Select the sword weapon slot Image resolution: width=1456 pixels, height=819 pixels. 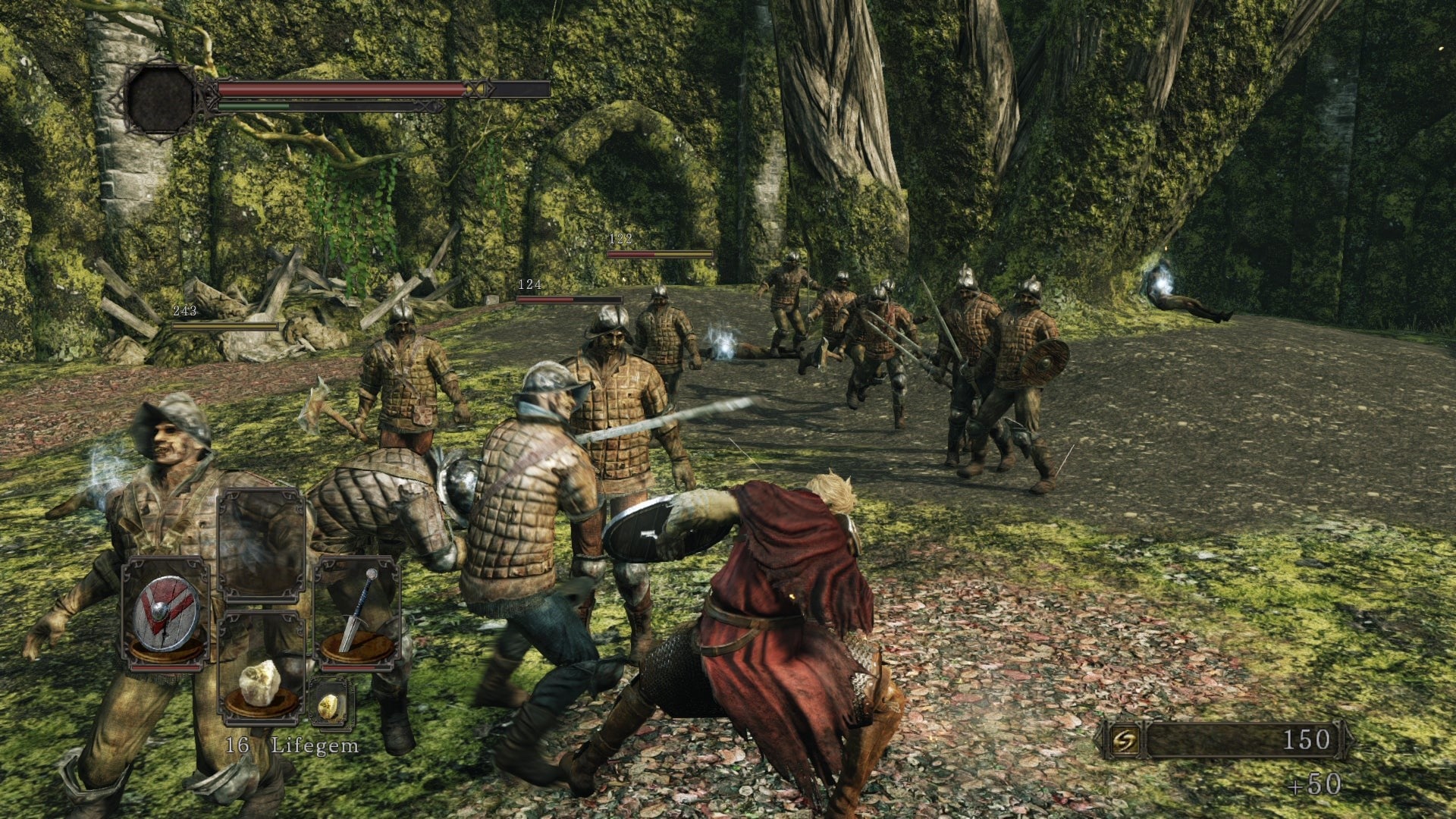coord(357,614)
